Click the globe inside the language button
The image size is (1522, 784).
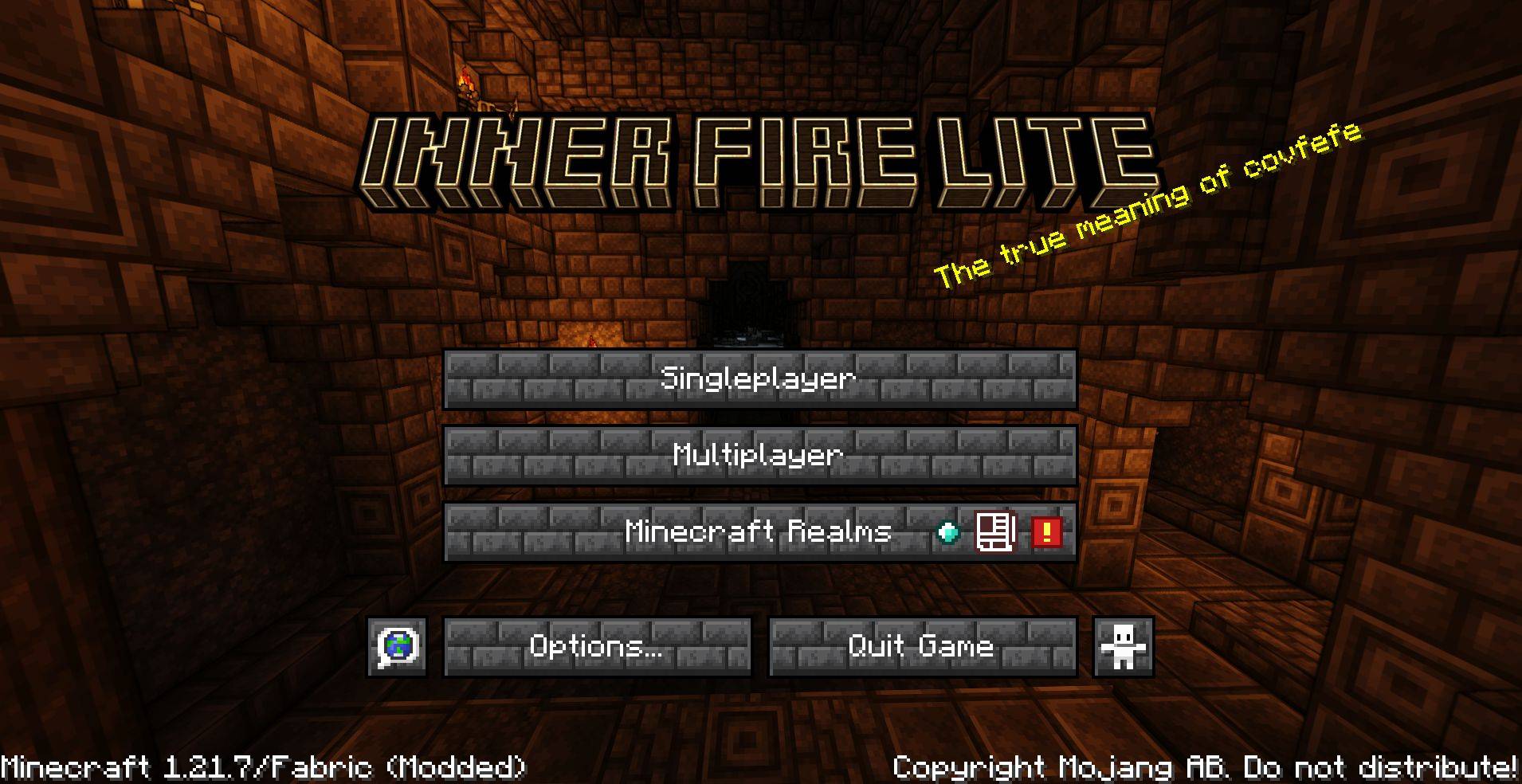(x=396, y=647)
